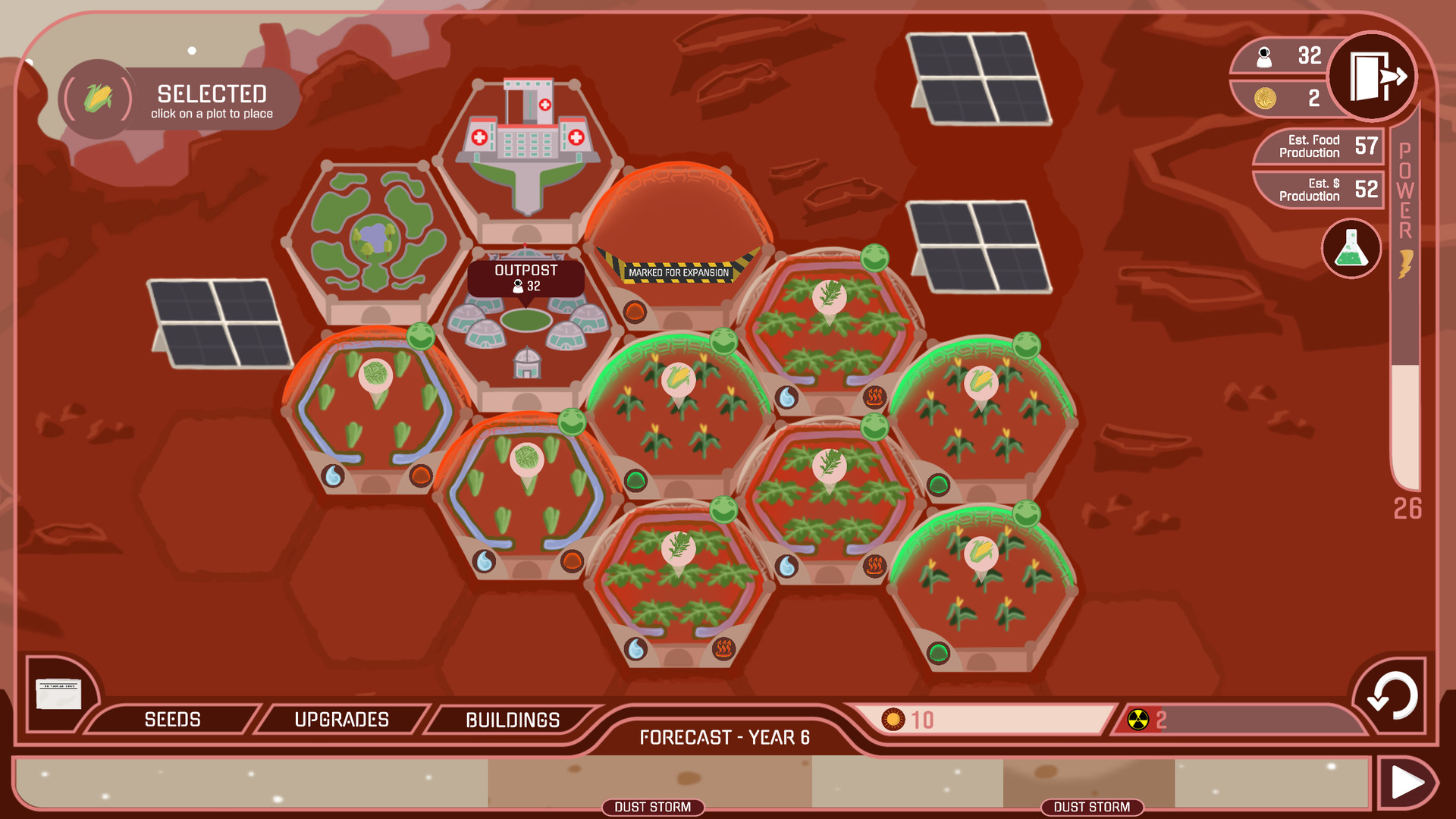Switch to the SEEDS tab

point(173,719)
